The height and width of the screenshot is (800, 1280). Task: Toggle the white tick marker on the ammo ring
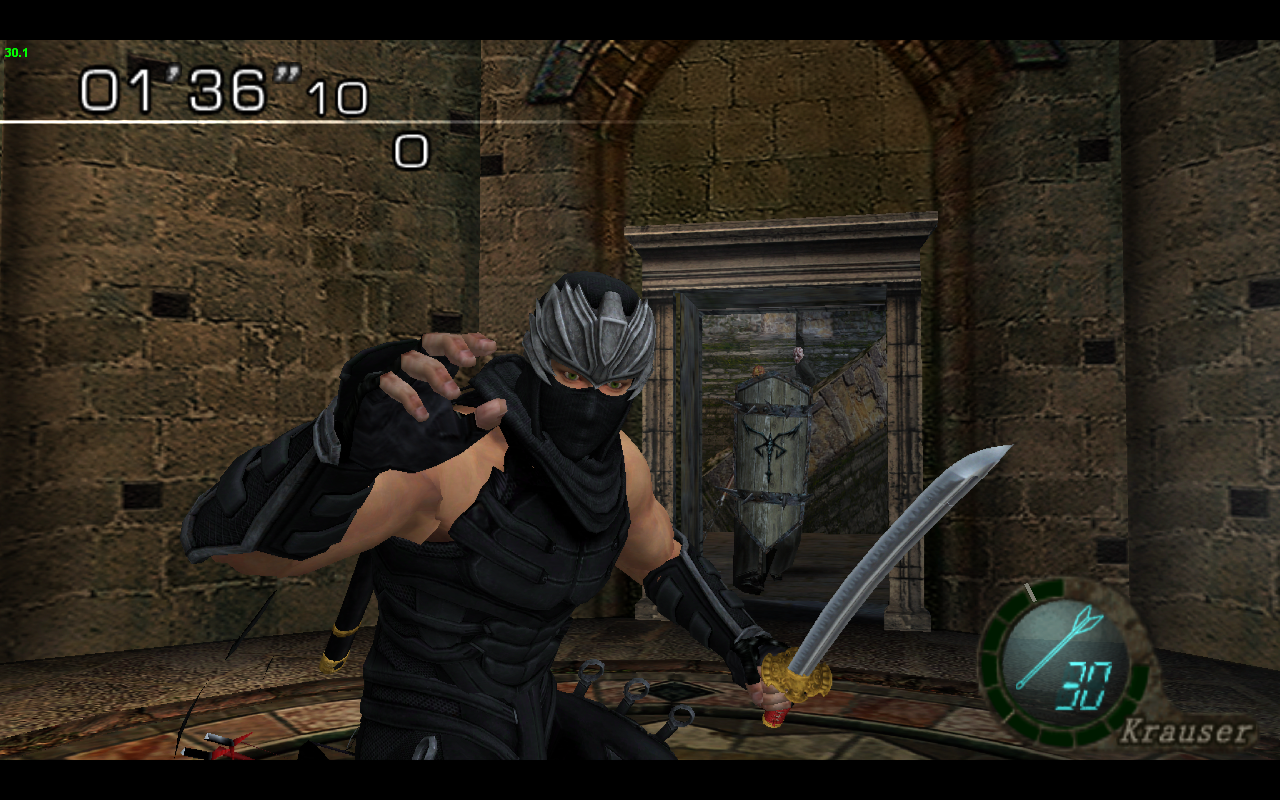tap(1030, 590)
